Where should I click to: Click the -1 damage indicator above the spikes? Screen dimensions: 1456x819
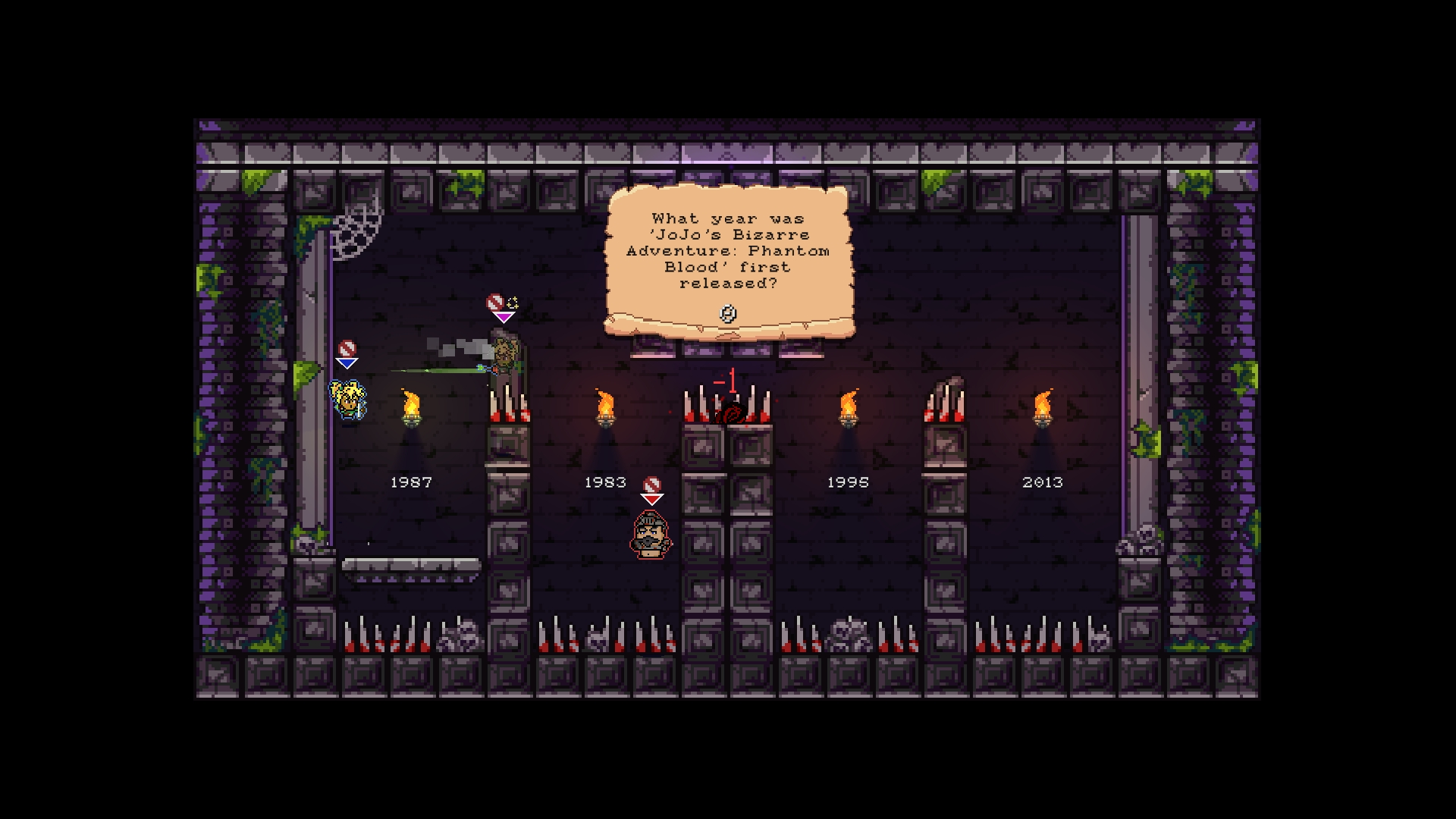(x=726, y=381)
